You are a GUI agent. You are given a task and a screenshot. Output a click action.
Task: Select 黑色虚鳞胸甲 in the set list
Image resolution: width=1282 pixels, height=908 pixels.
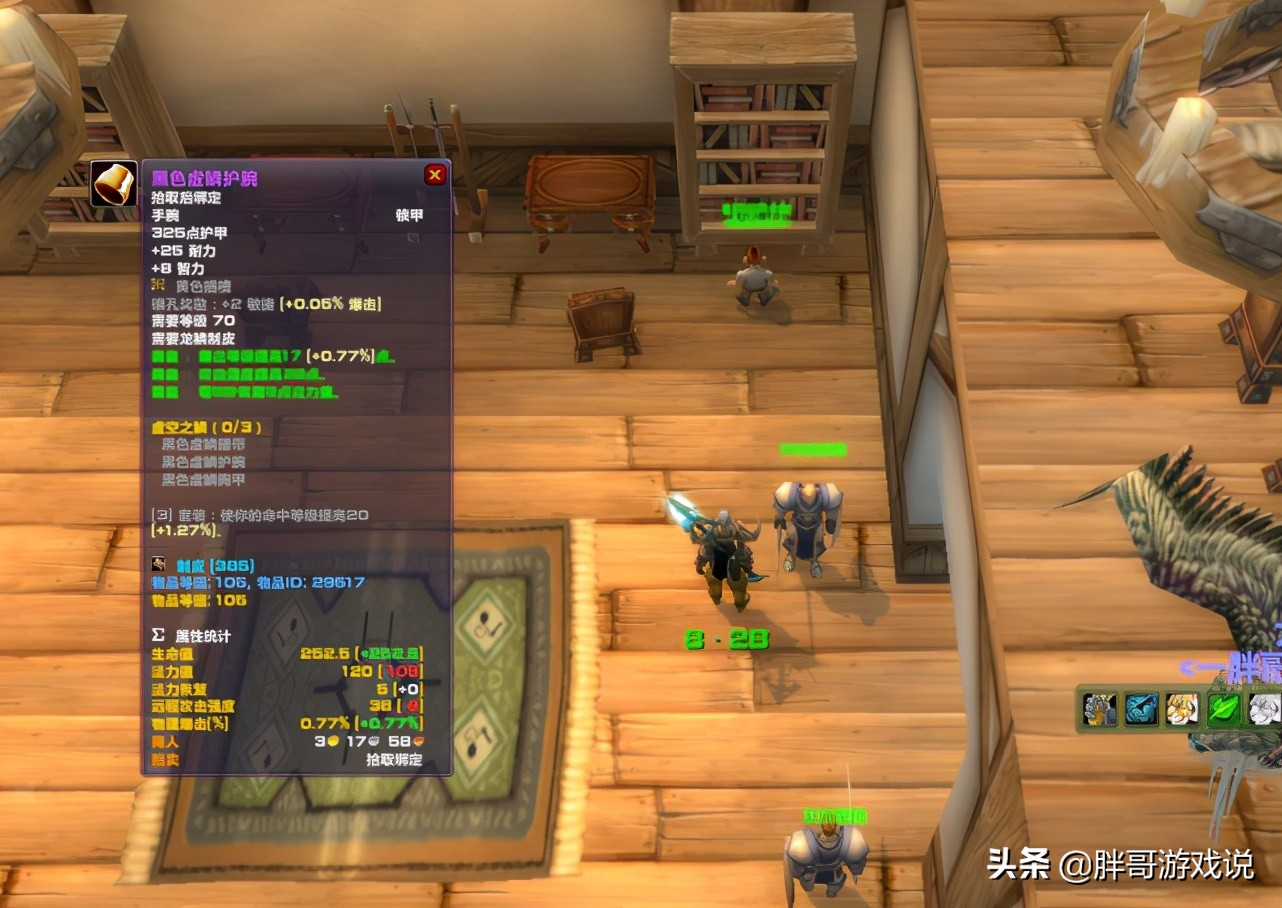coord(202,481)
